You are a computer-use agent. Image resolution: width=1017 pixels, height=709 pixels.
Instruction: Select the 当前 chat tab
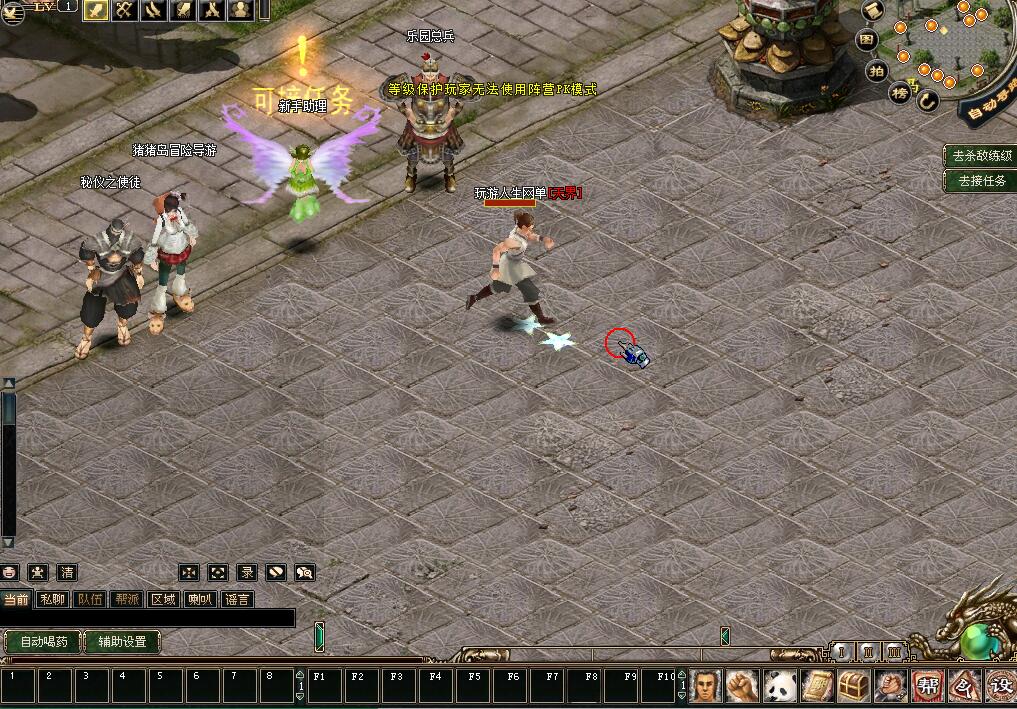point(16,599)
